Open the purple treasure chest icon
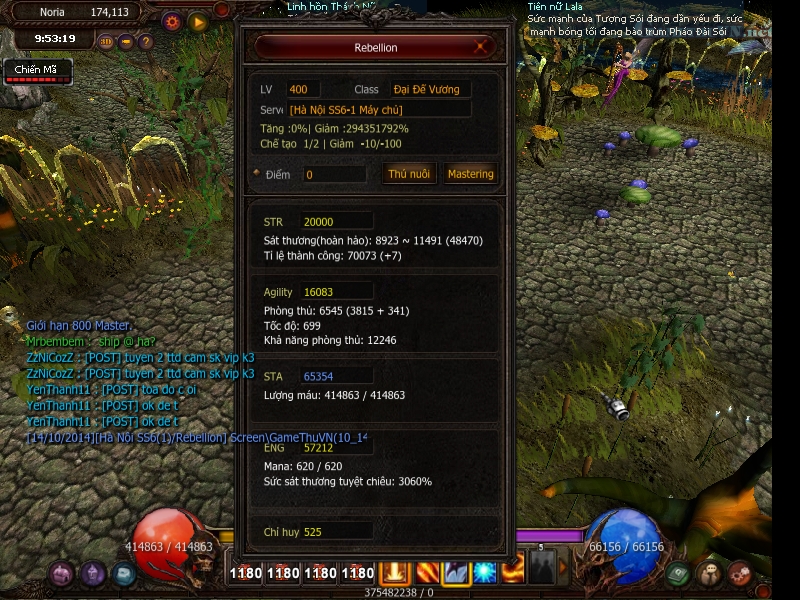This screenshot has width=800, height=600. (63, 574)
